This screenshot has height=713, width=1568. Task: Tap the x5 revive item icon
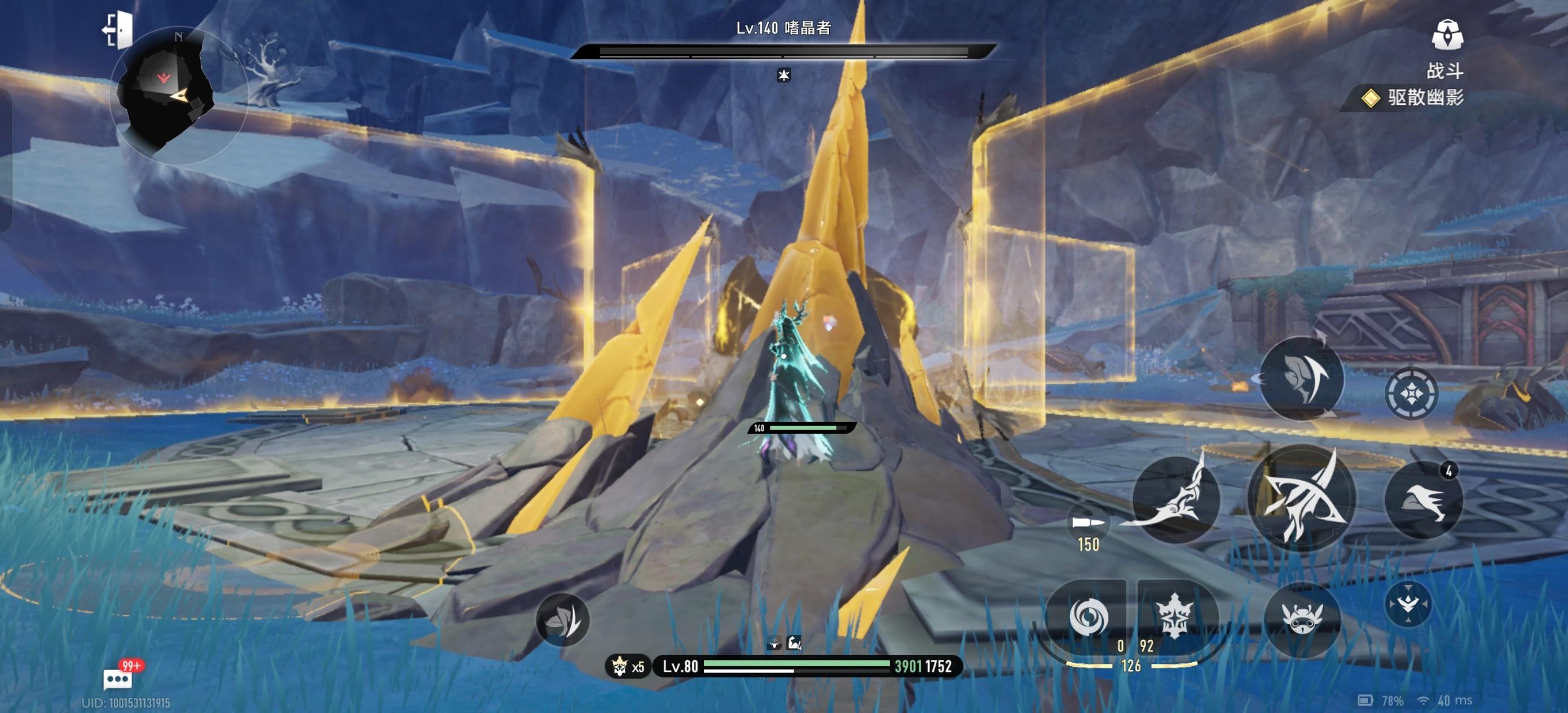(x=628, y=667)
